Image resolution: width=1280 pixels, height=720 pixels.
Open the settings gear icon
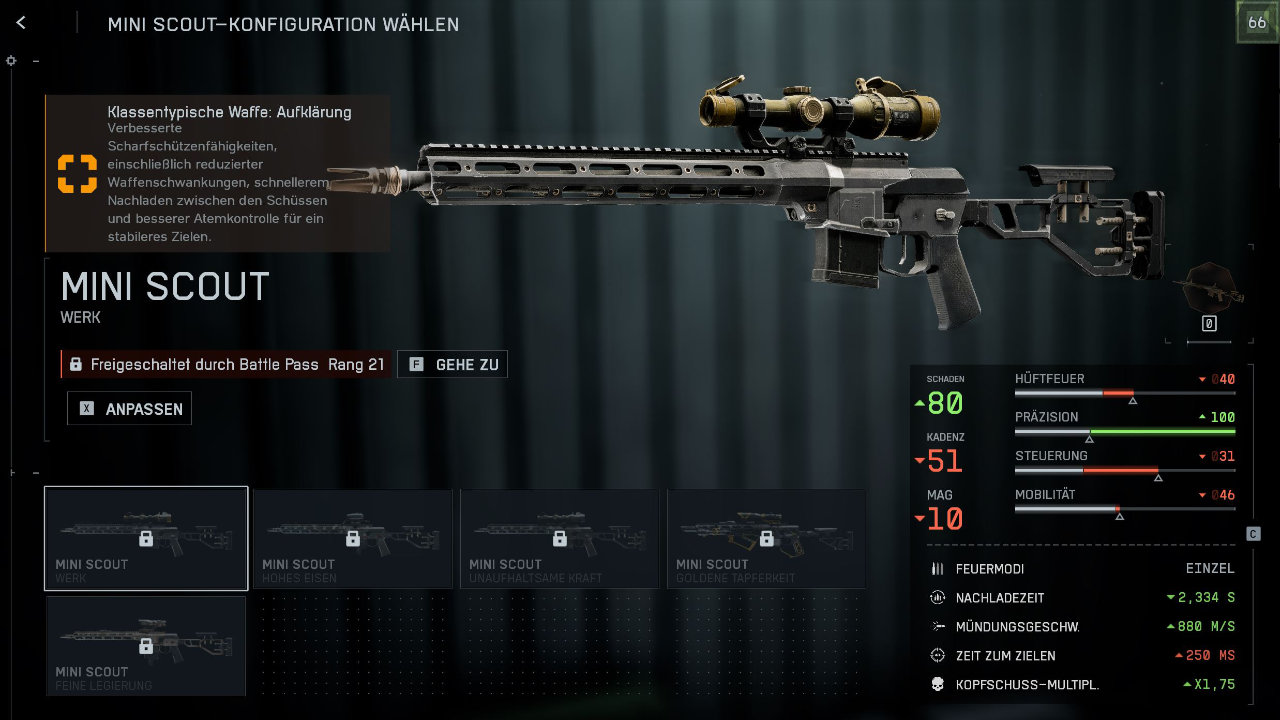pos(11,61)
